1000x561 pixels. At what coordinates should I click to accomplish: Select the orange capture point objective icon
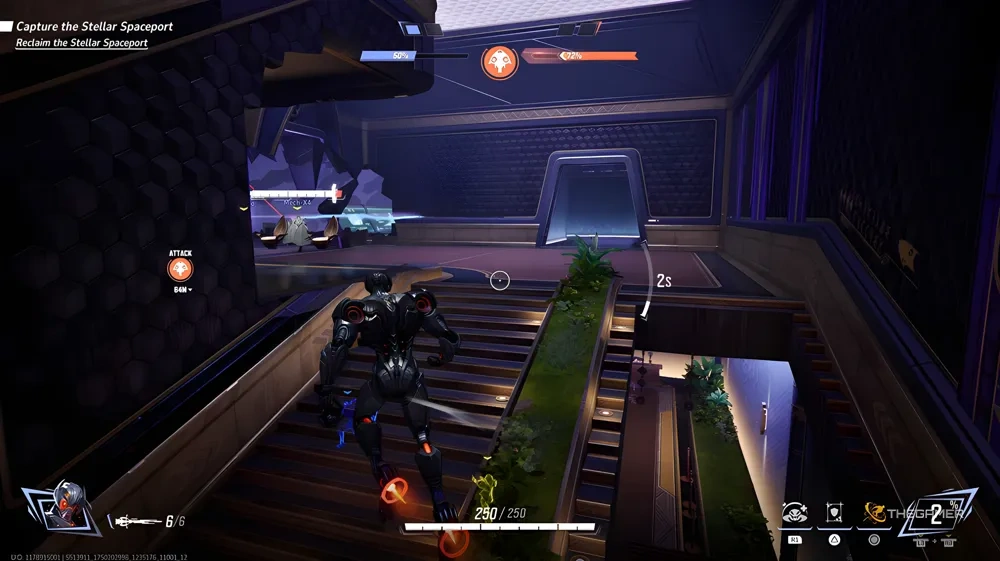[x=499, y=62]
